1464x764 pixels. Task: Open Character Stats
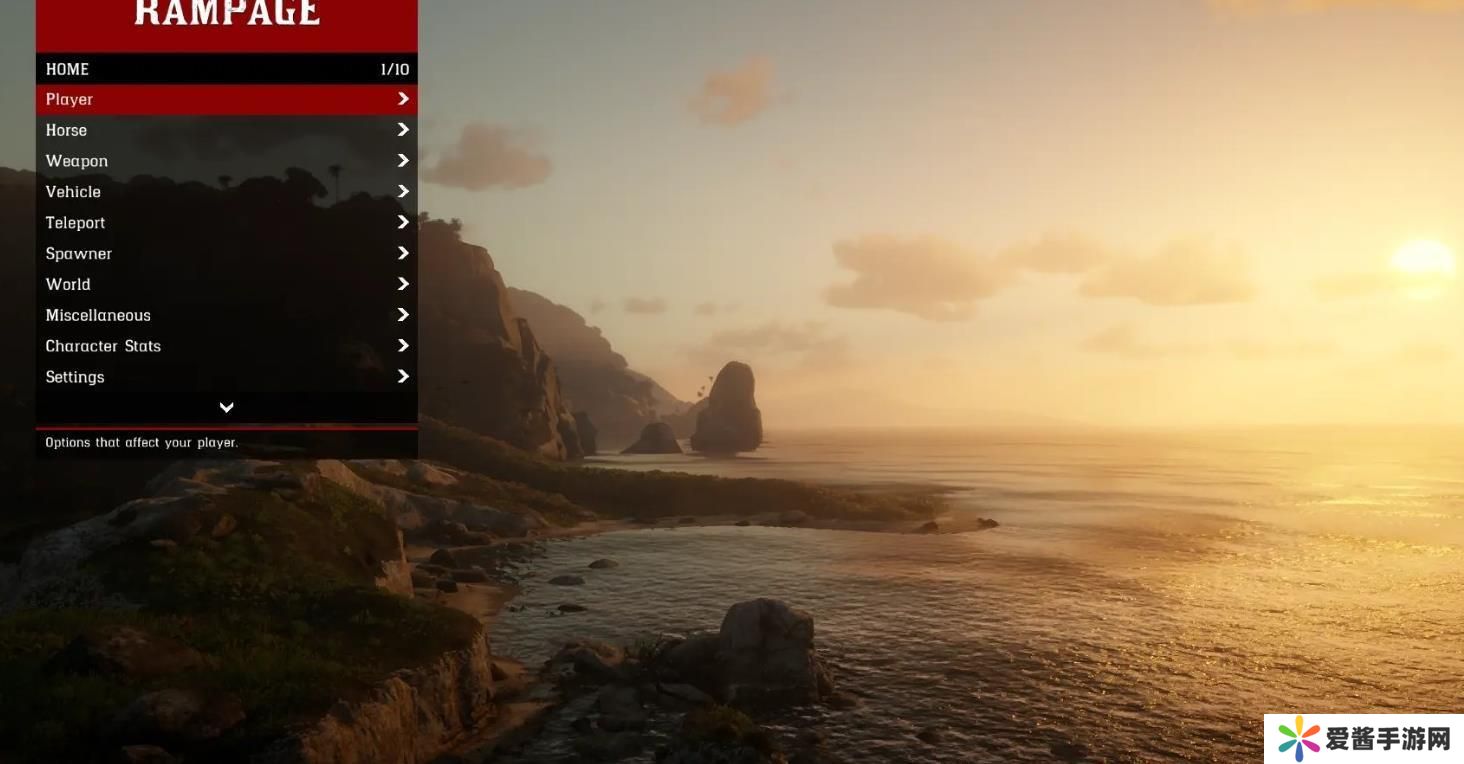(x=226, y=346)
